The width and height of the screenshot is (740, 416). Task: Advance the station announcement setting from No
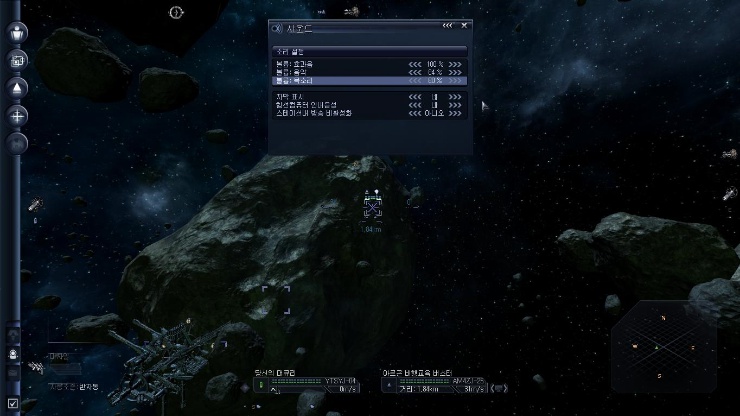pyautogui.click(x=455, y=113)
